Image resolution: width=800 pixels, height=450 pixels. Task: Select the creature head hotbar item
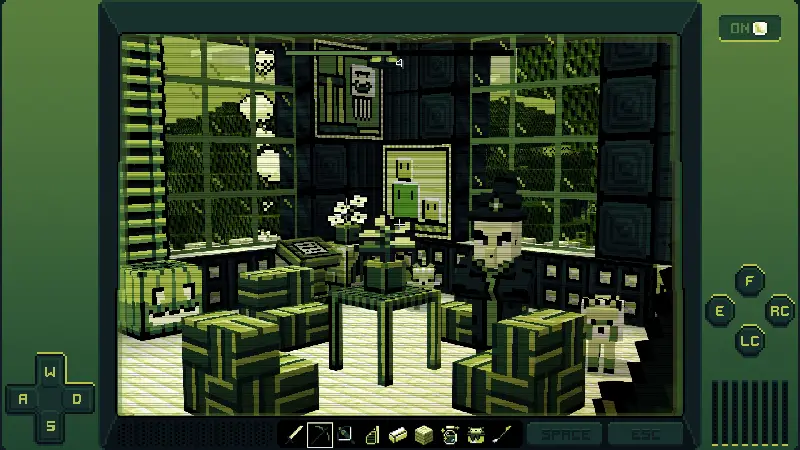click(475, 434)
